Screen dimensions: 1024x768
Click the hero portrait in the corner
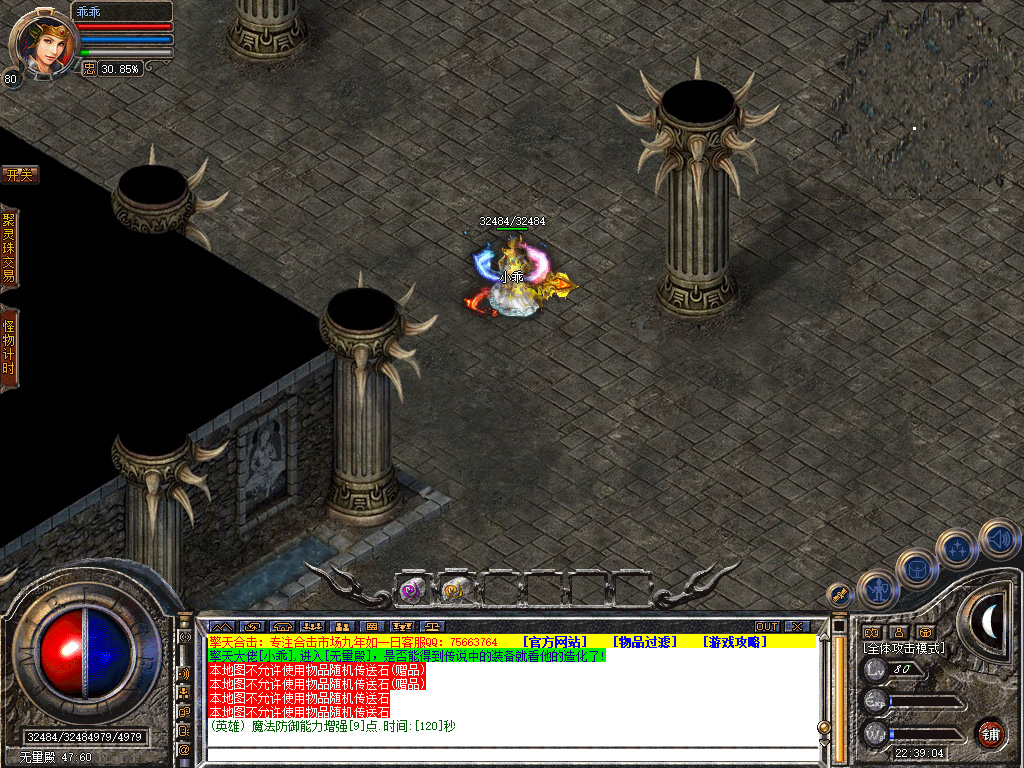[42, 42]
